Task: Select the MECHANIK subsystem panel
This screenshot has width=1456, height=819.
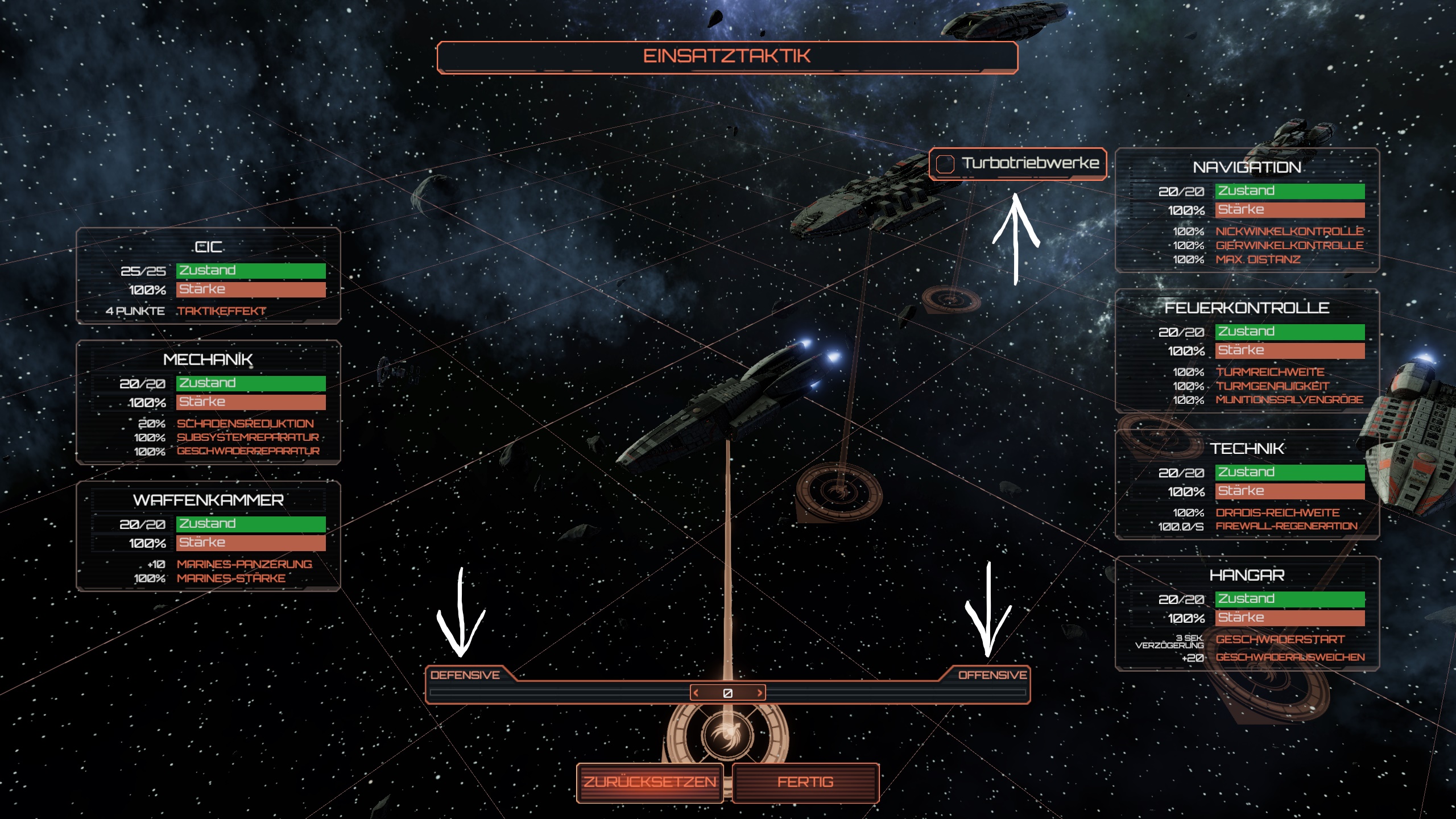Action: coord(208,403)
